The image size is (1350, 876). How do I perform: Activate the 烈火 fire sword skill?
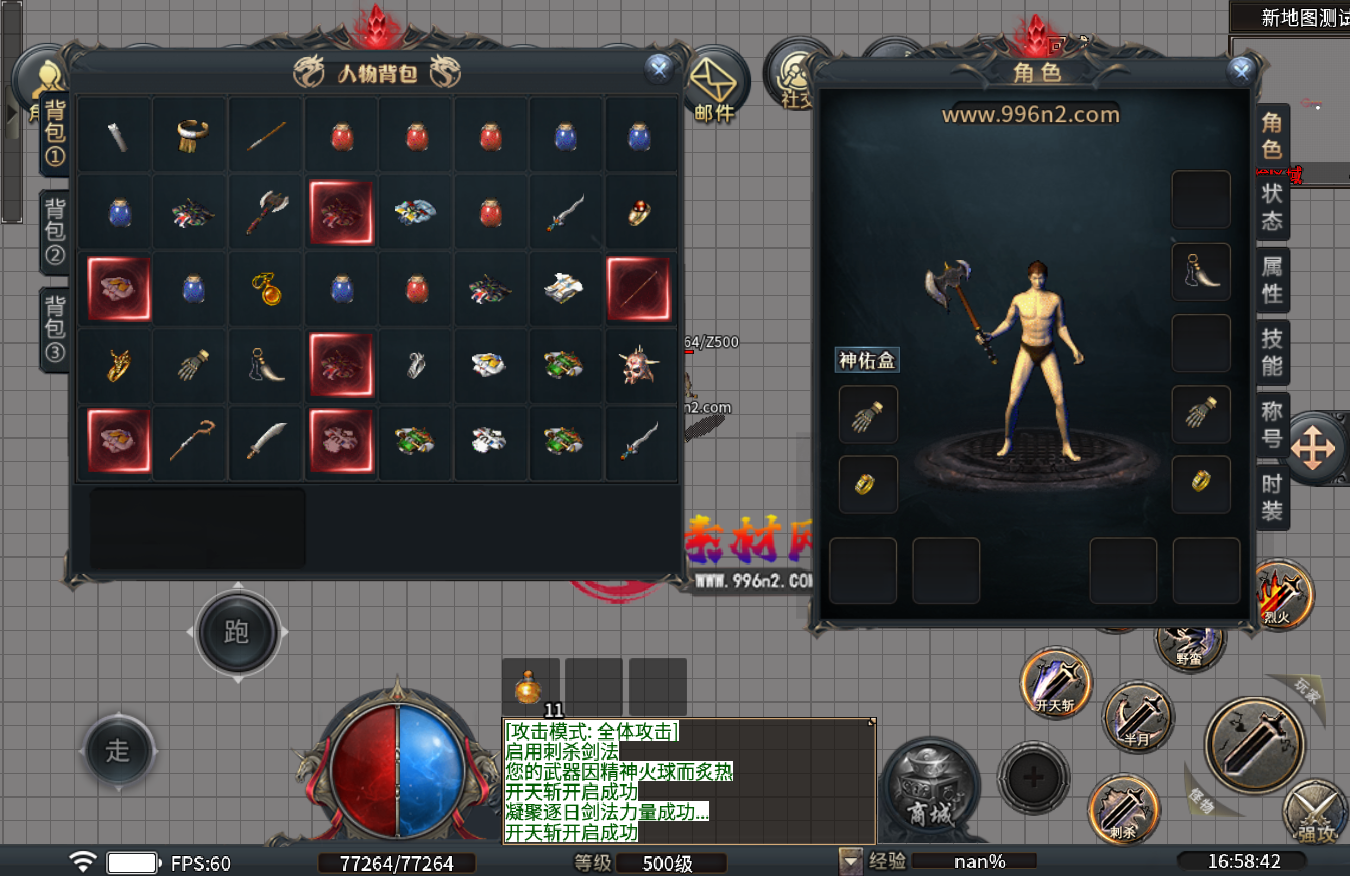(x=1280, y=596)
